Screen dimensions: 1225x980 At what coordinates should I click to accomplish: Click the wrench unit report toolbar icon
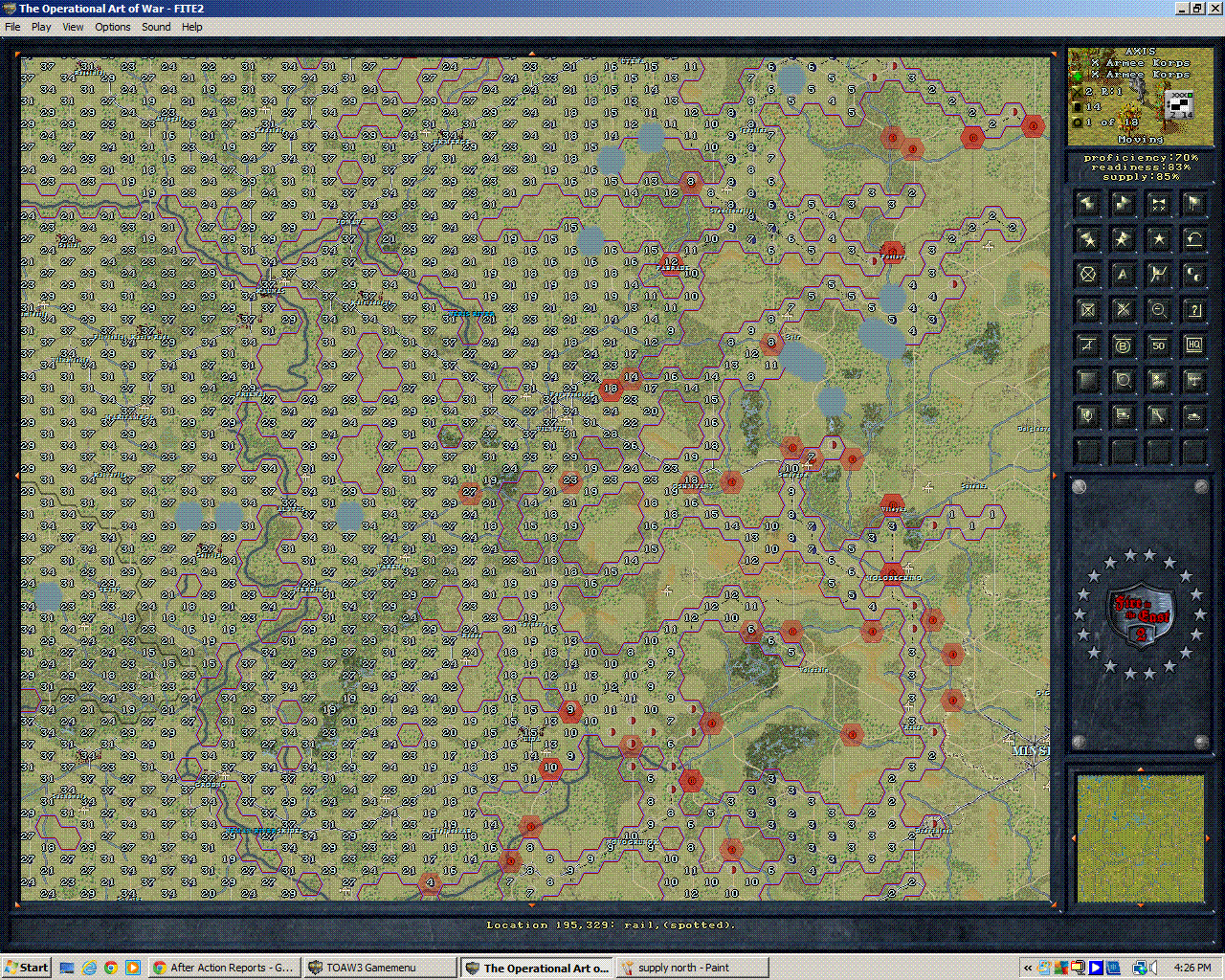pos(1158,415)
